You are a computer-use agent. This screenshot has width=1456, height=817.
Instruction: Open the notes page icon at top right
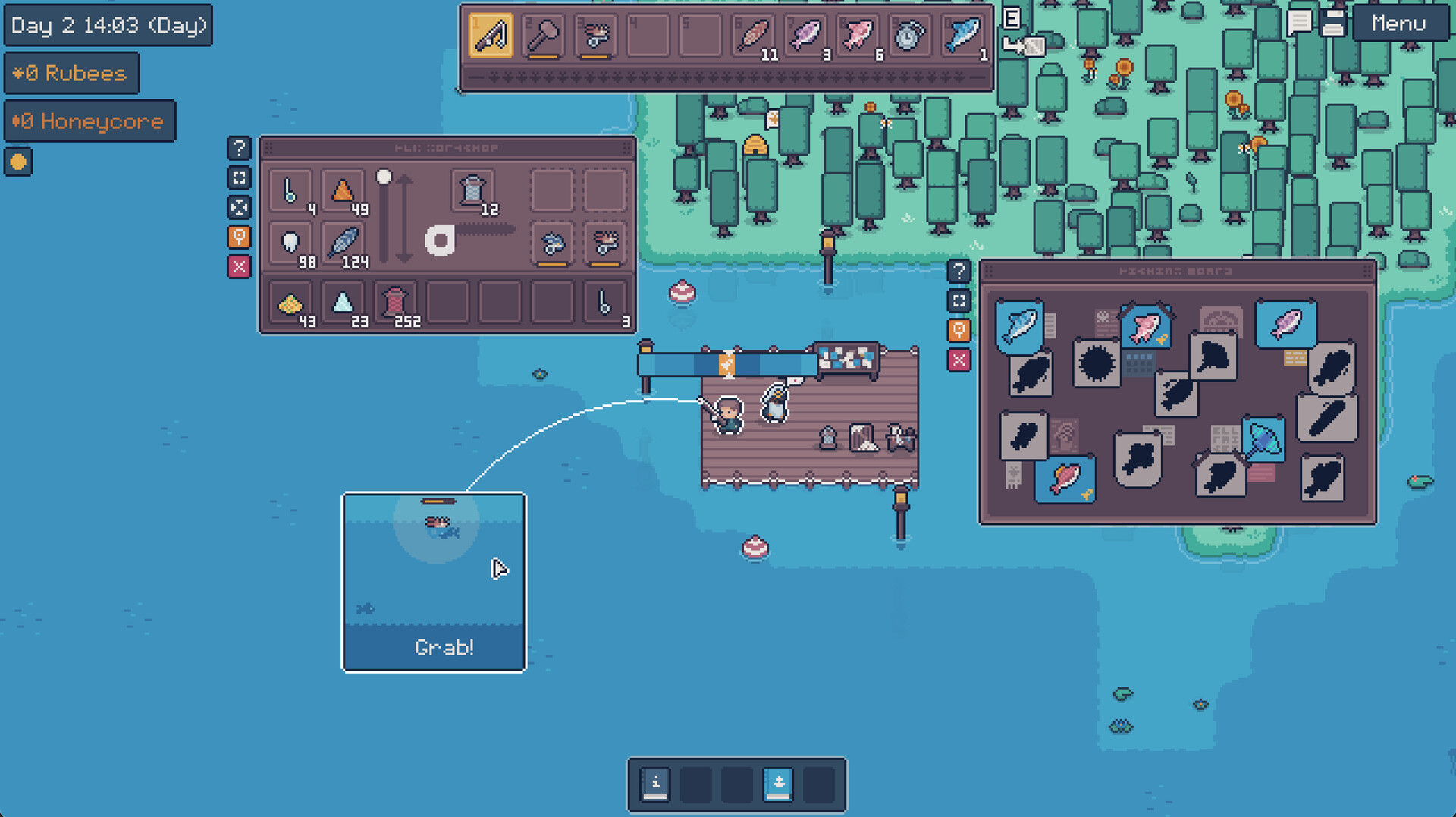point(1332,24)
